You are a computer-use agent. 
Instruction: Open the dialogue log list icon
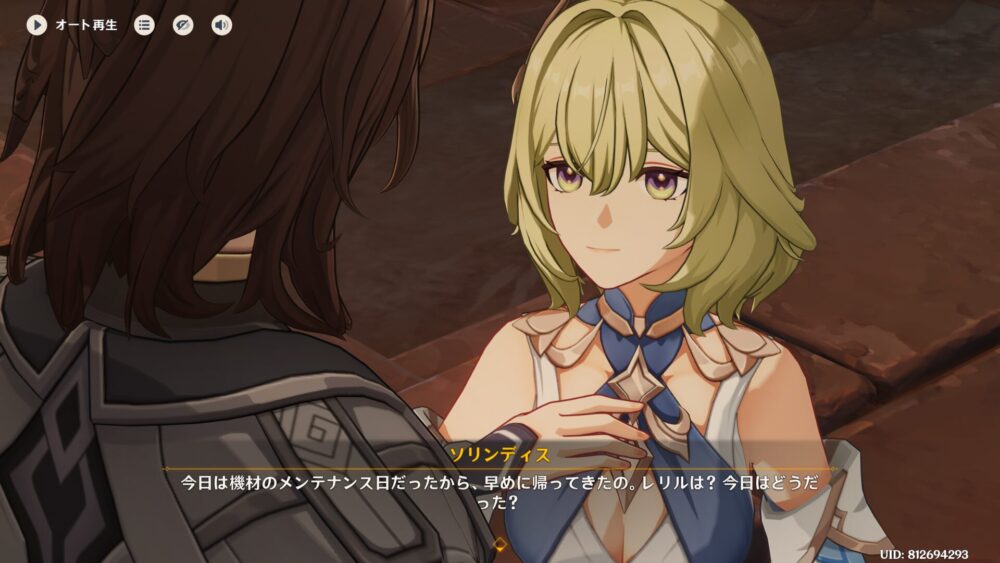click(x=145, y=25)
